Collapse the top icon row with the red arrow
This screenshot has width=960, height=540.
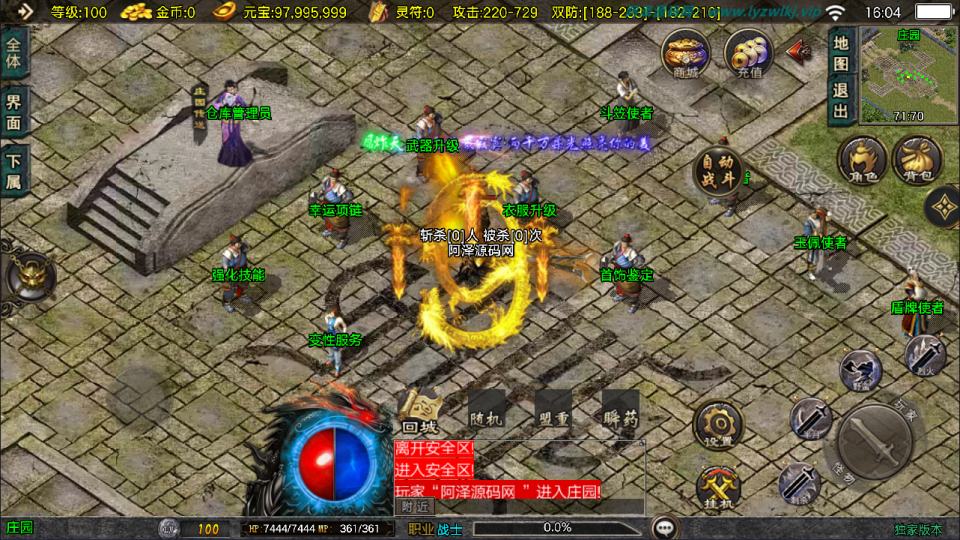[798, 50]
